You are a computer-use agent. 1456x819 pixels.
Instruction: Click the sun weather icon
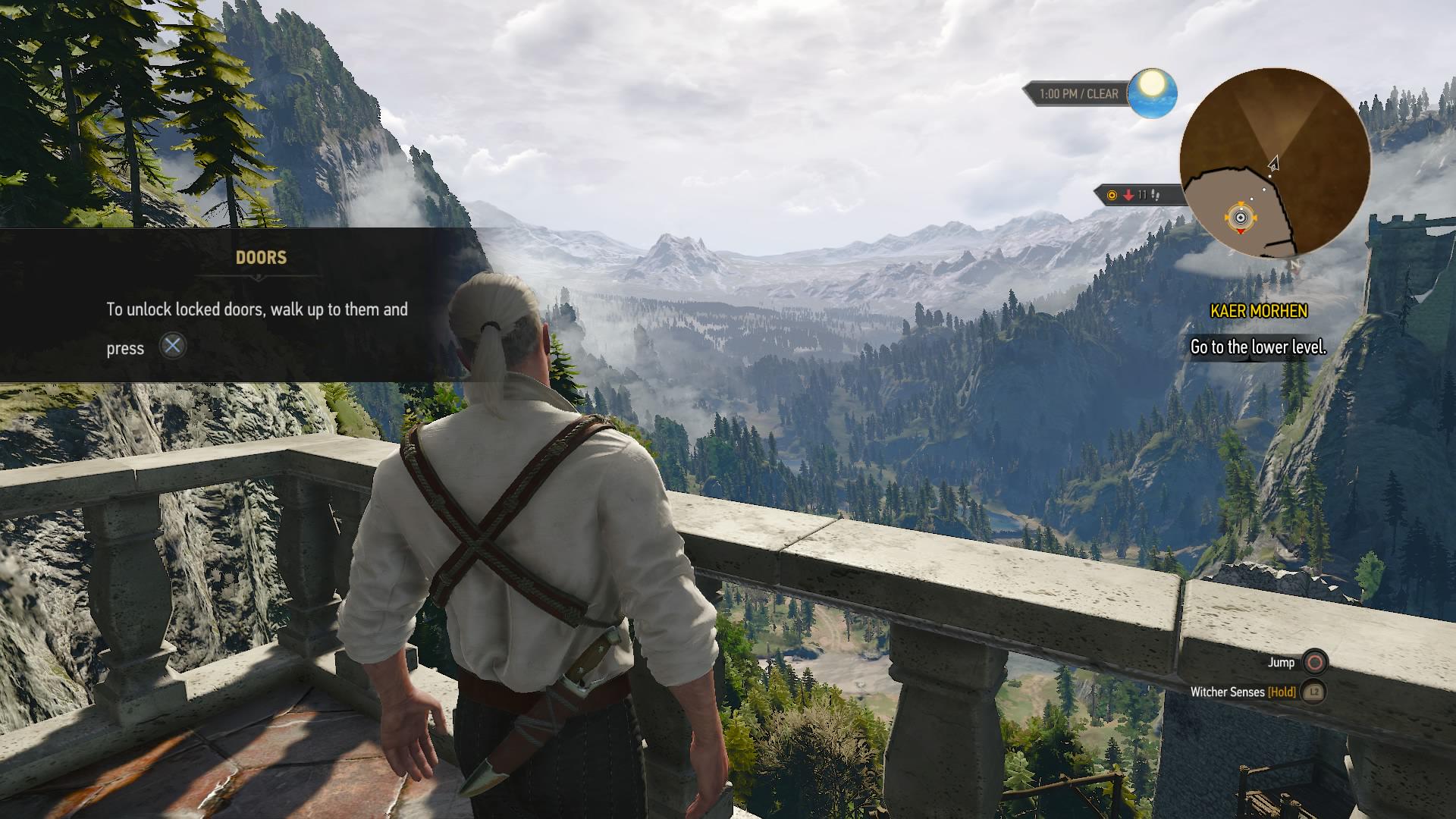click(x=1152, y=94)
